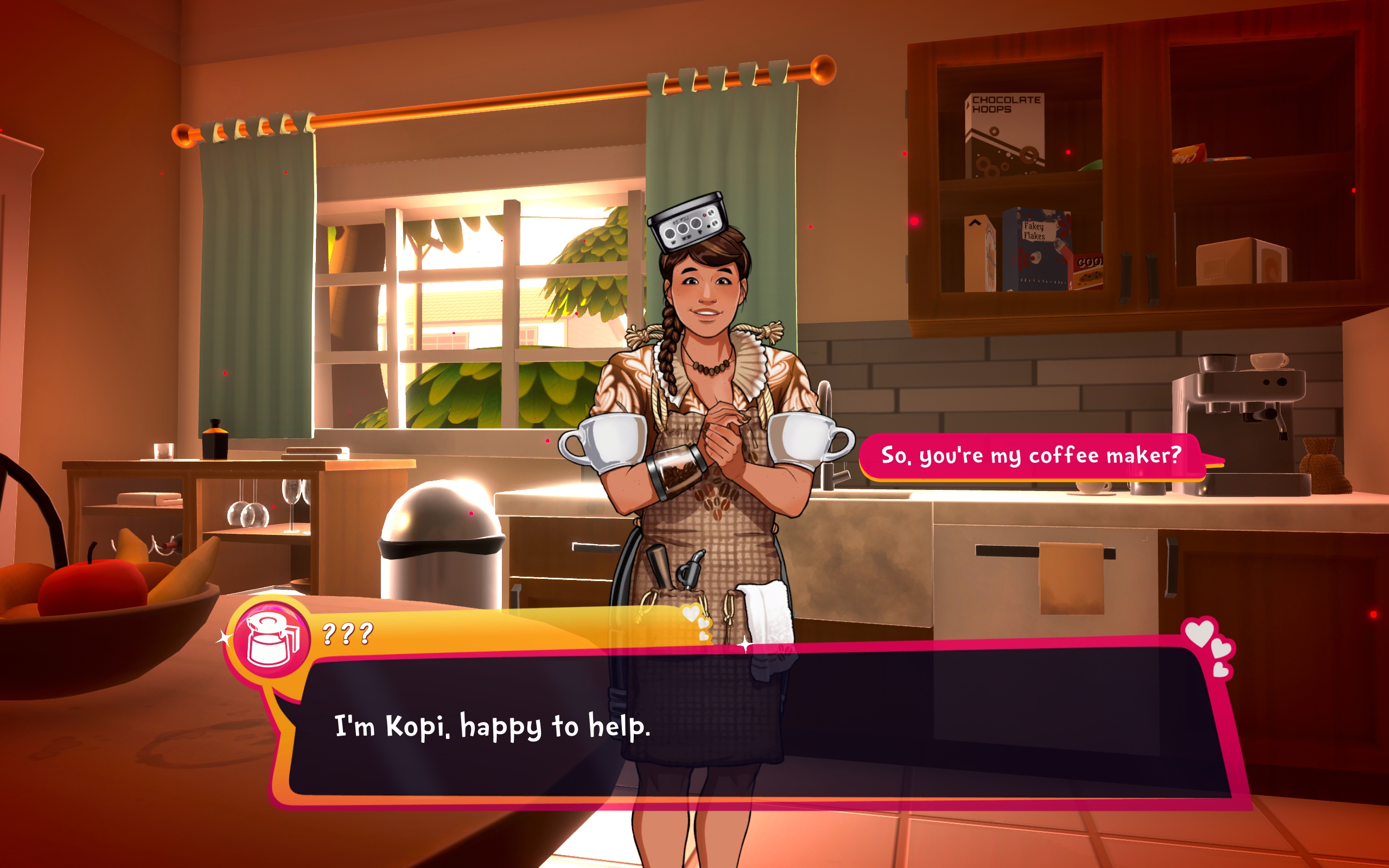Choose reply "So, you're my coffee maker?"
The width and height of the screenshot is (1389, 868).
coord(1031,456)
